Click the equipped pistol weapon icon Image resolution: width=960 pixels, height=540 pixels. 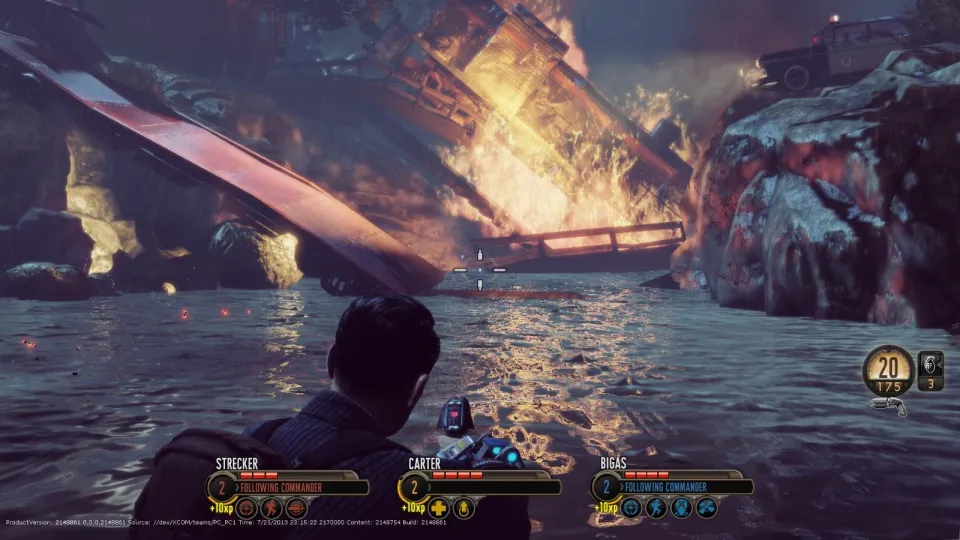point(889,404)
